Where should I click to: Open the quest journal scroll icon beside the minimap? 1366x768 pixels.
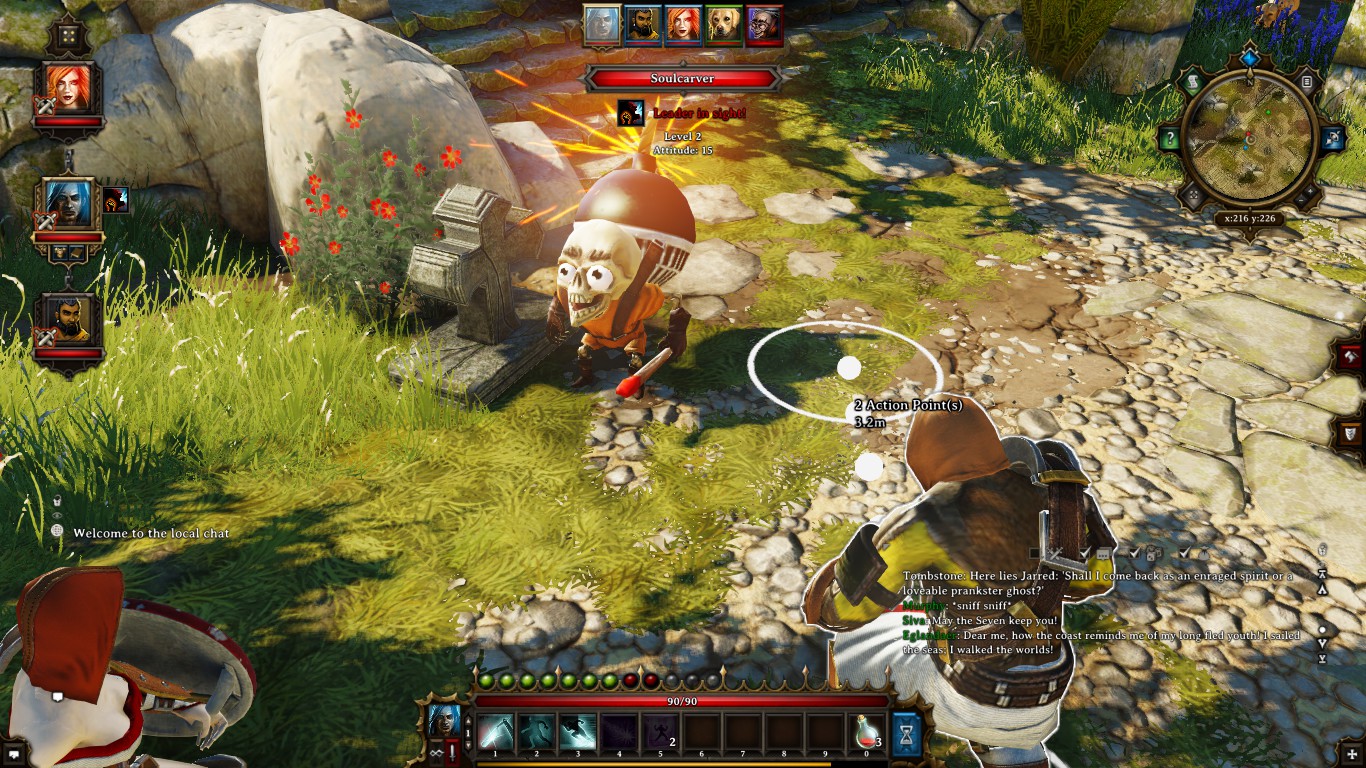click(x=1192, y=80)
